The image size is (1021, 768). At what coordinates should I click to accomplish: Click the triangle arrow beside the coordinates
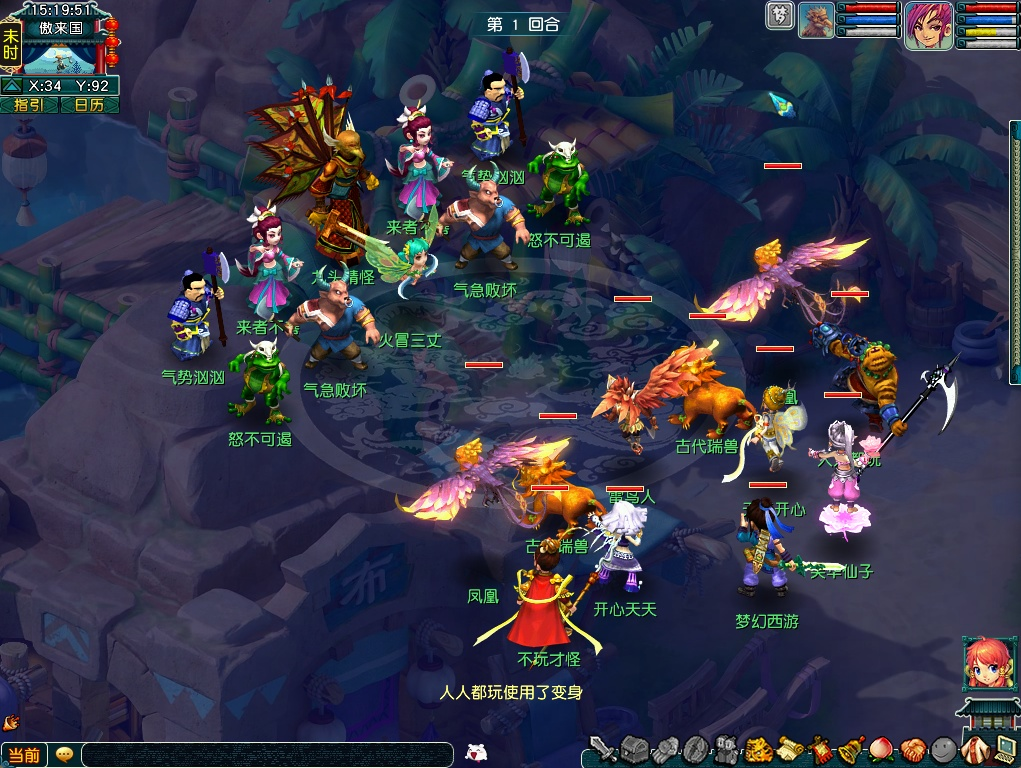[x=12, y=86]
